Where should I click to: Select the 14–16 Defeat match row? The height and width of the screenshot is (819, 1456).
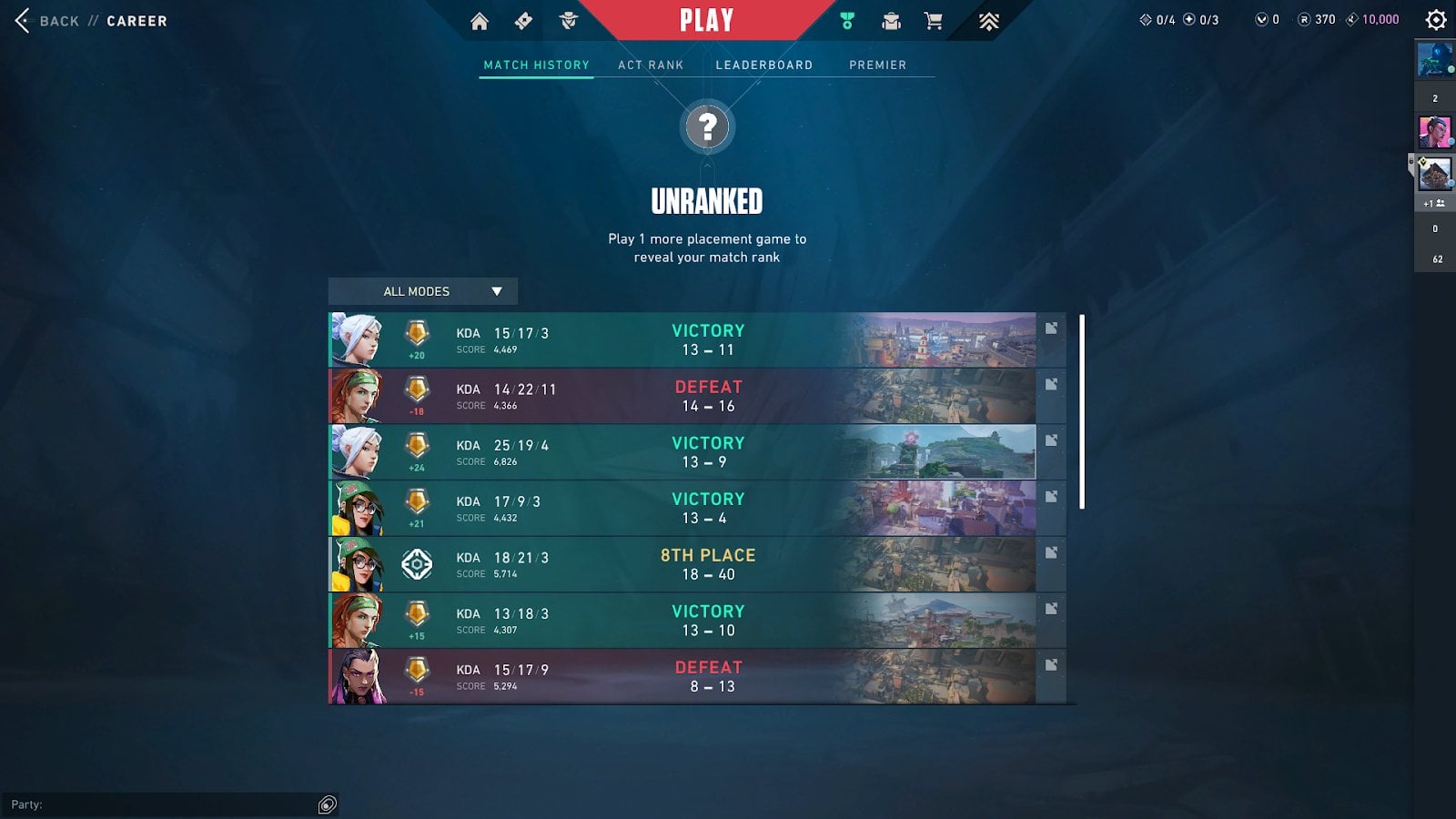(682, 397)
